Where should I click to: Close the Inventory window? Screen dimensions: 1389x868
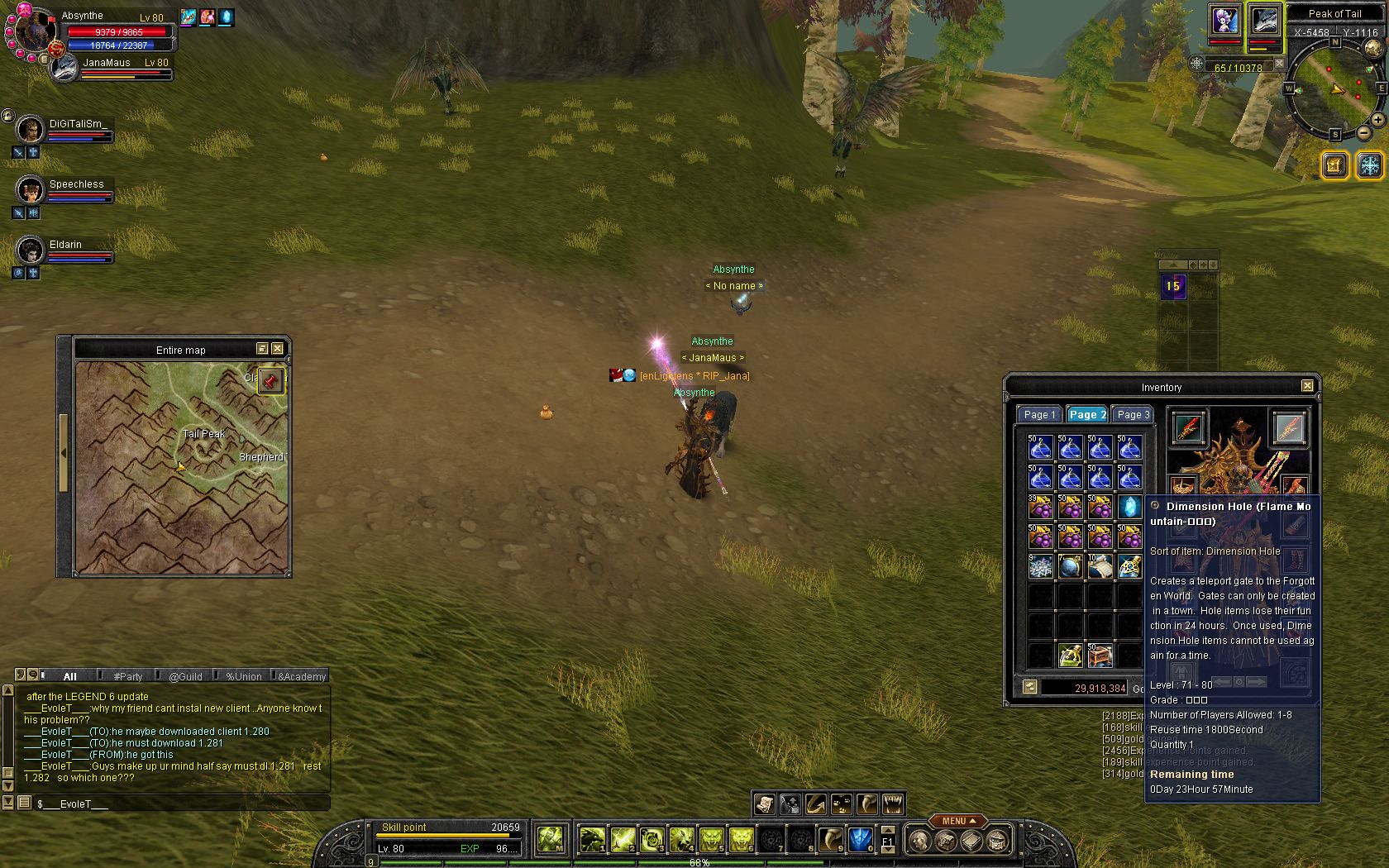pos(1307,386)
